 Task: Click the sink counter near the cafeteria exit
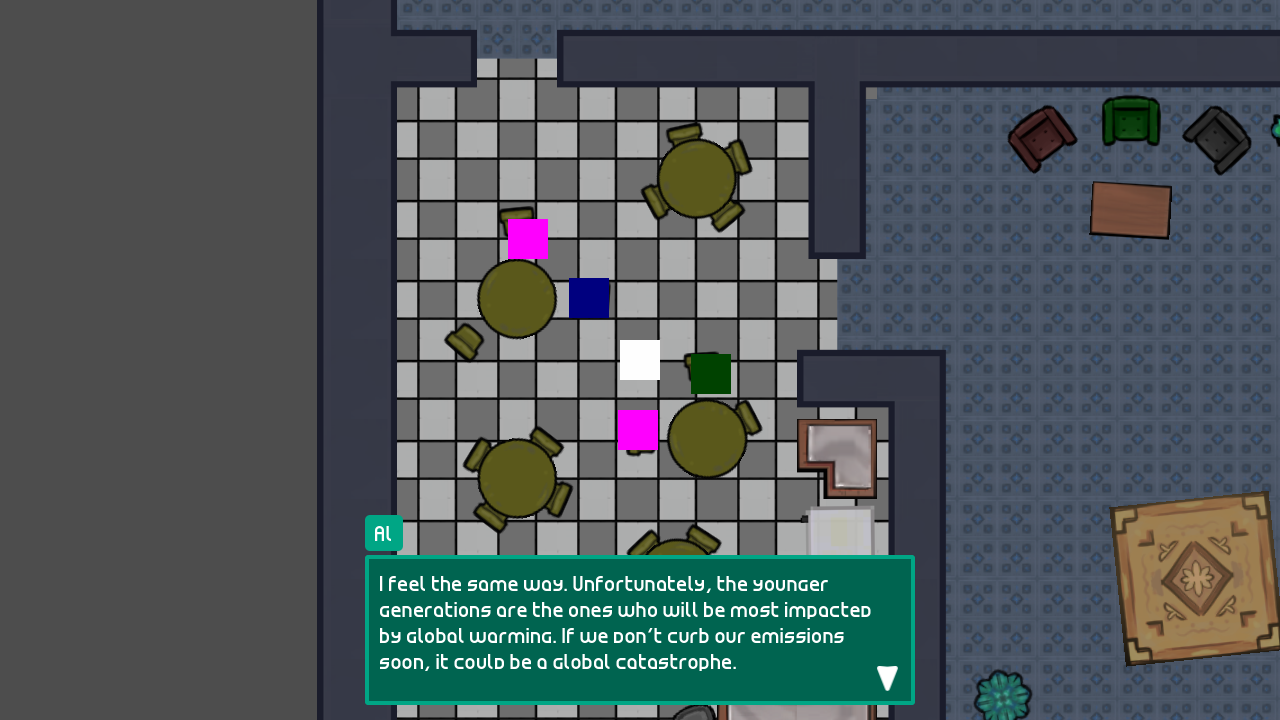tap(838, 458)
